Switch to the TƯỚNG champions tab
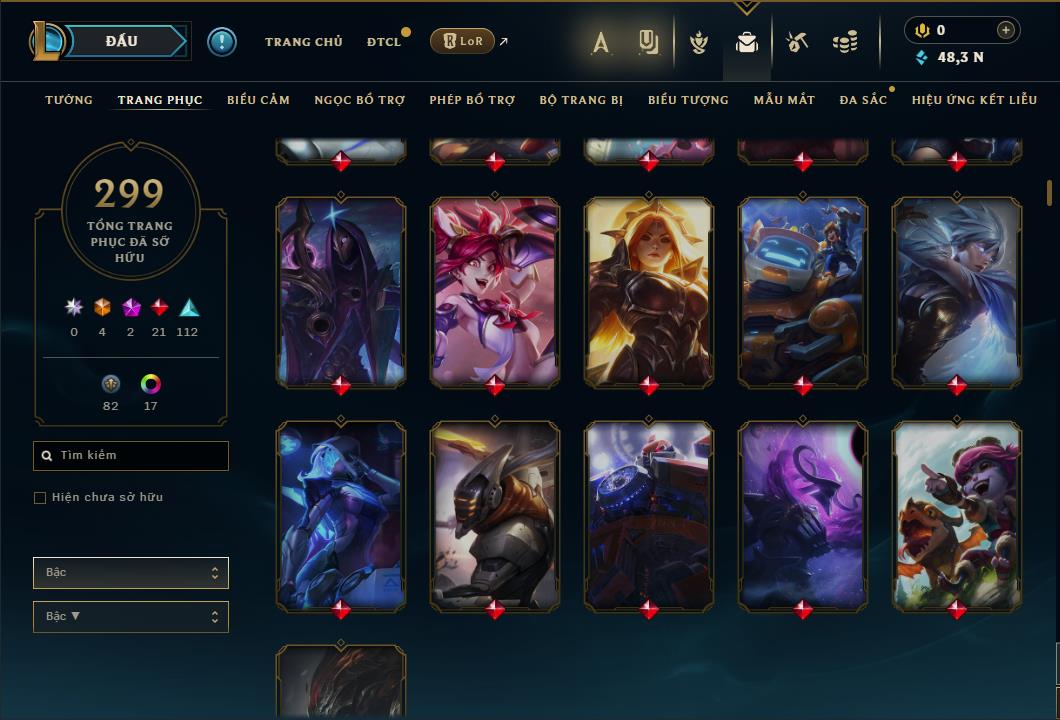This screenshot has width=1060, height=720. (69, 100)
